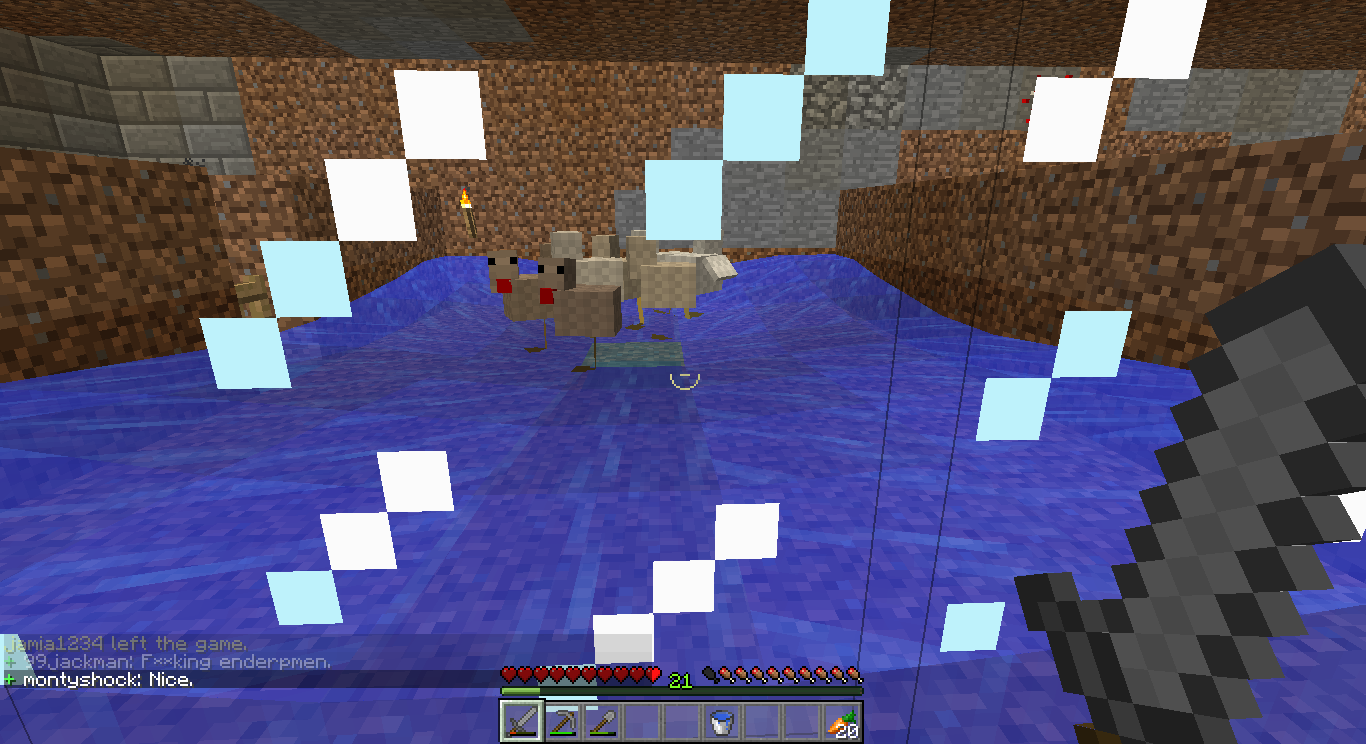Click the leftmost red heart icon

509,674
